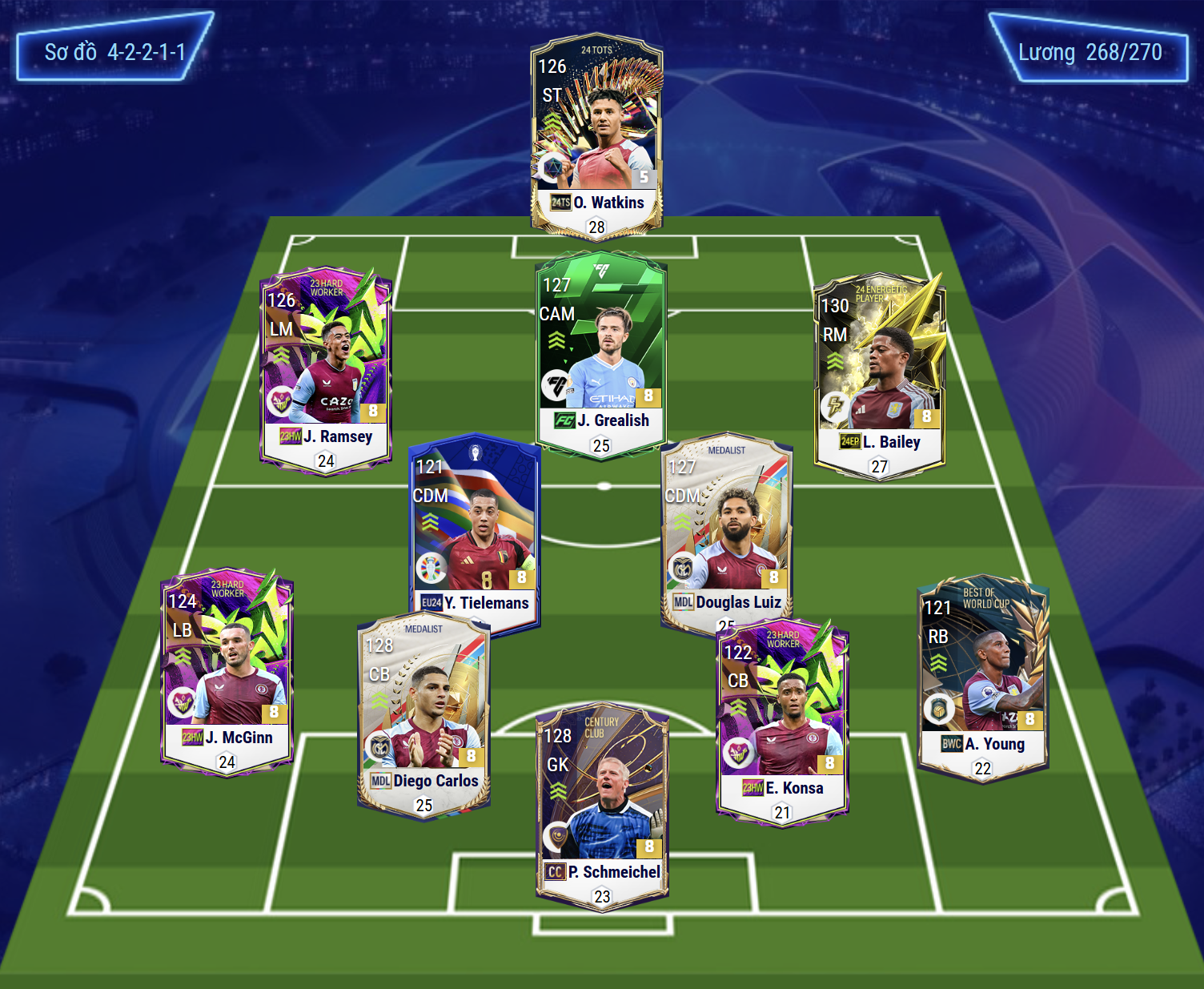Pick the J. Ramsey LM card
The width and height of the screenshot is (1204, 989).
pos(326,368)
